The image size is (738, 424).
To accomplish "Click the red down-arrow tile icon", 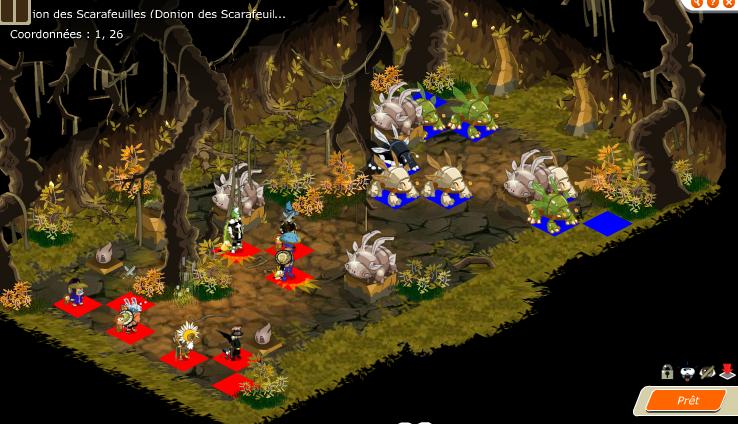I will tap(727, 373).
